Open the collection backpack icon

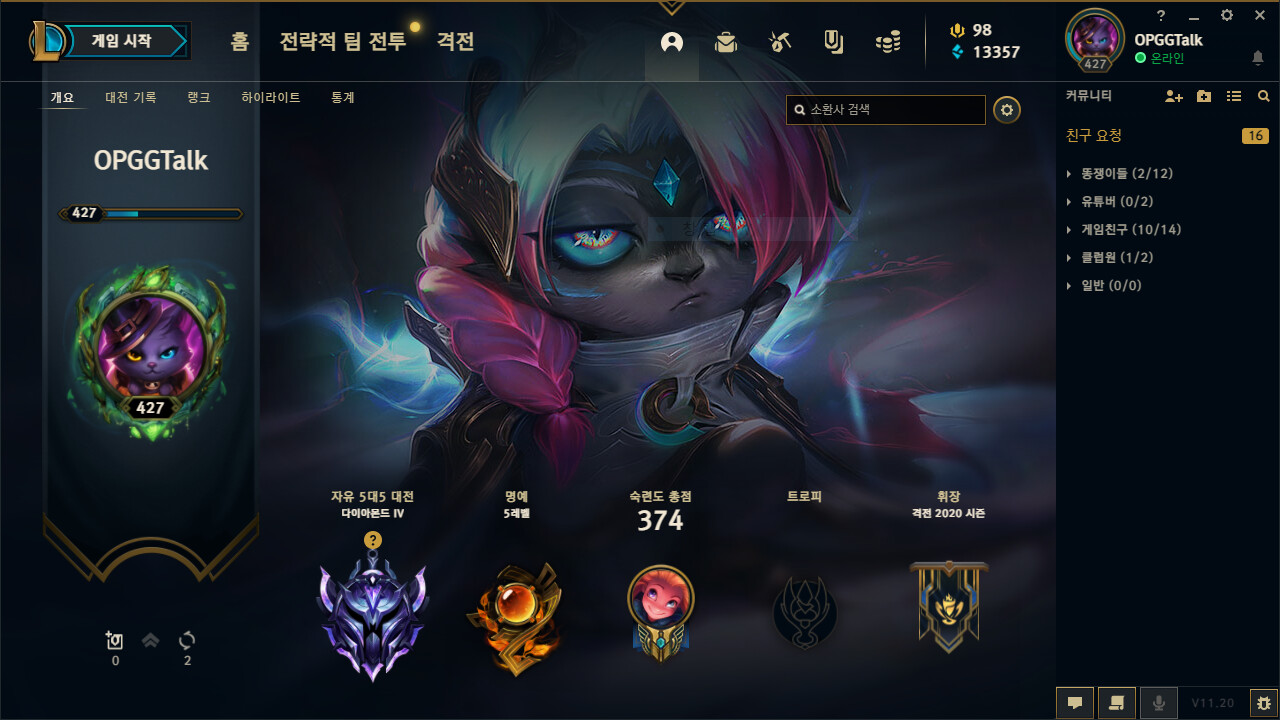(725, 42)
